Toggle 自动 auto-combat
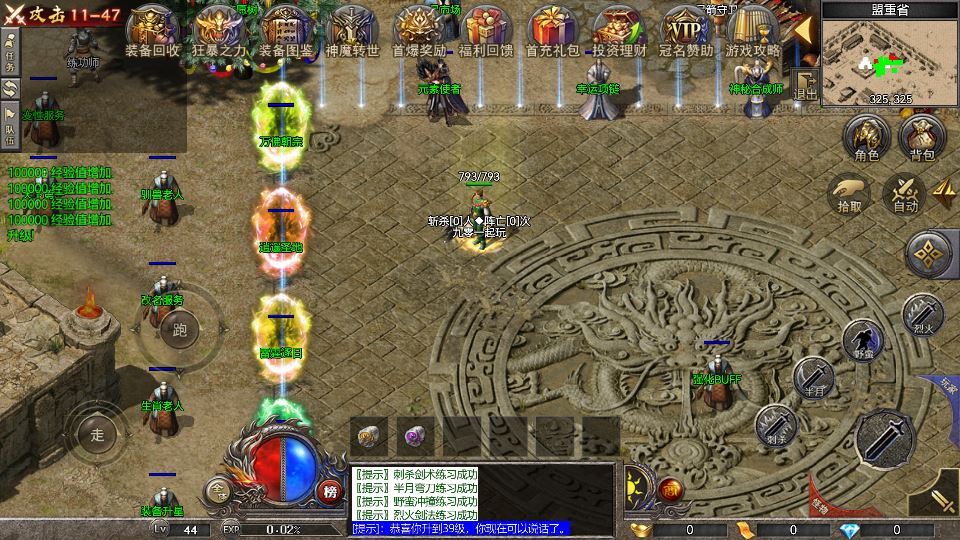Image resolution: width=960 pixels, height=540 pixels. 905,192
